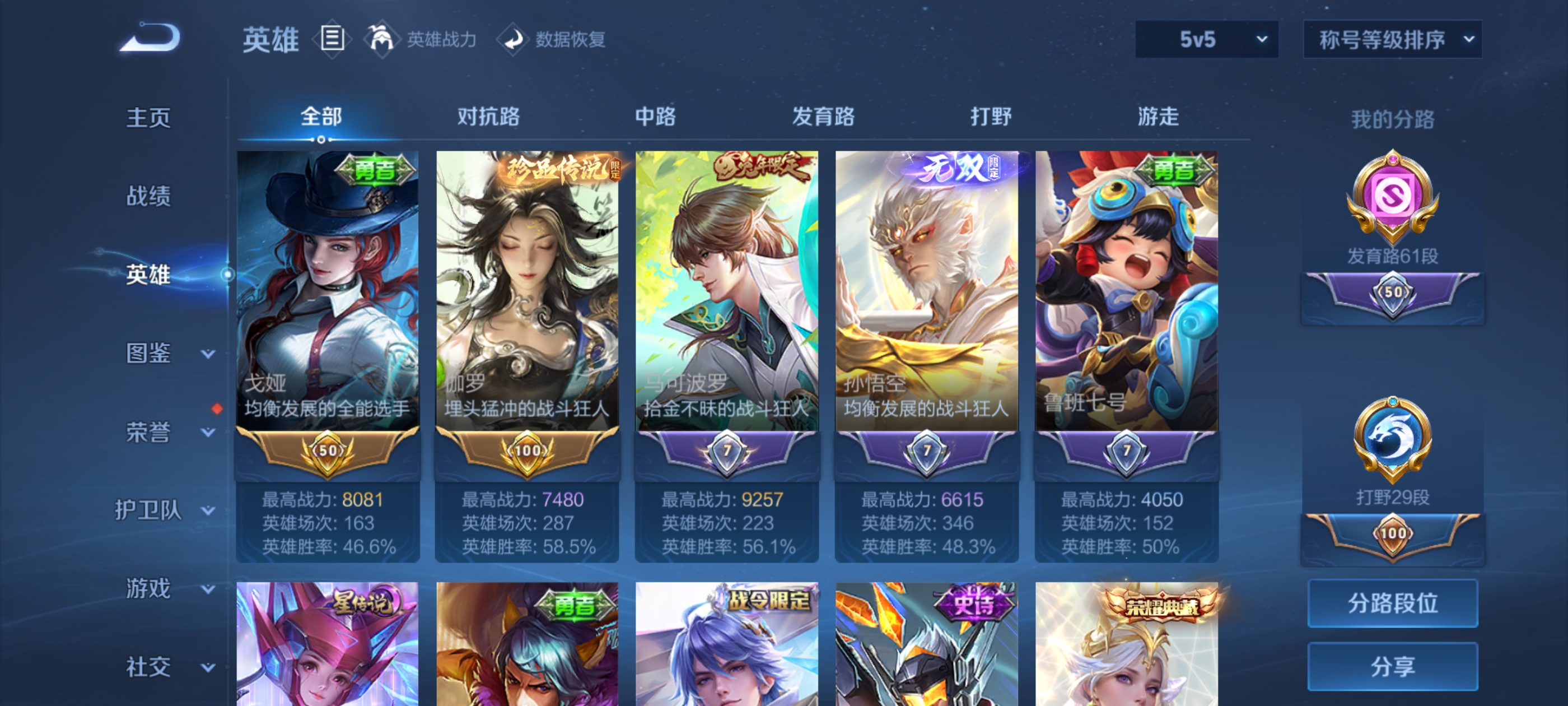1568x706 pixels.
Task: Click the 数据恢复 data recovery icon
Action: (x=514, y=39)
